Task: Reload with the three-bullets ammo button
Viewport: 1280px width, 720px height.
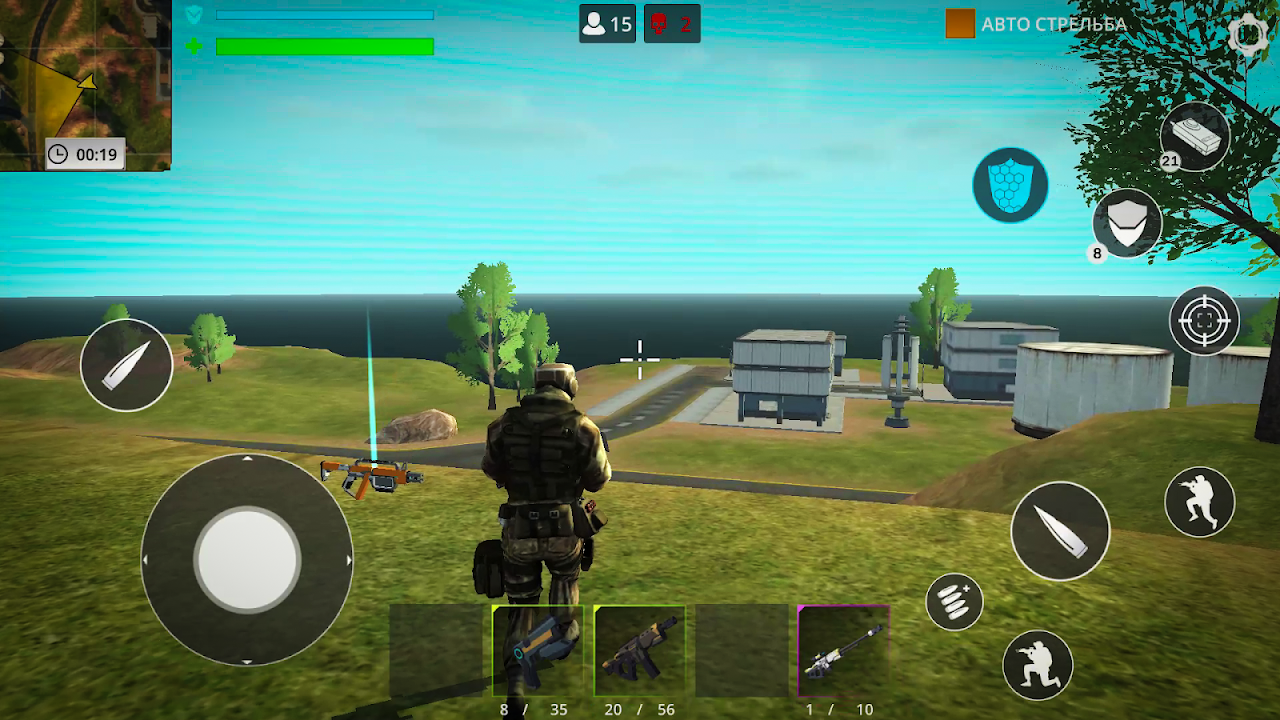Action: pyautogui.click(x=954, y=602)
